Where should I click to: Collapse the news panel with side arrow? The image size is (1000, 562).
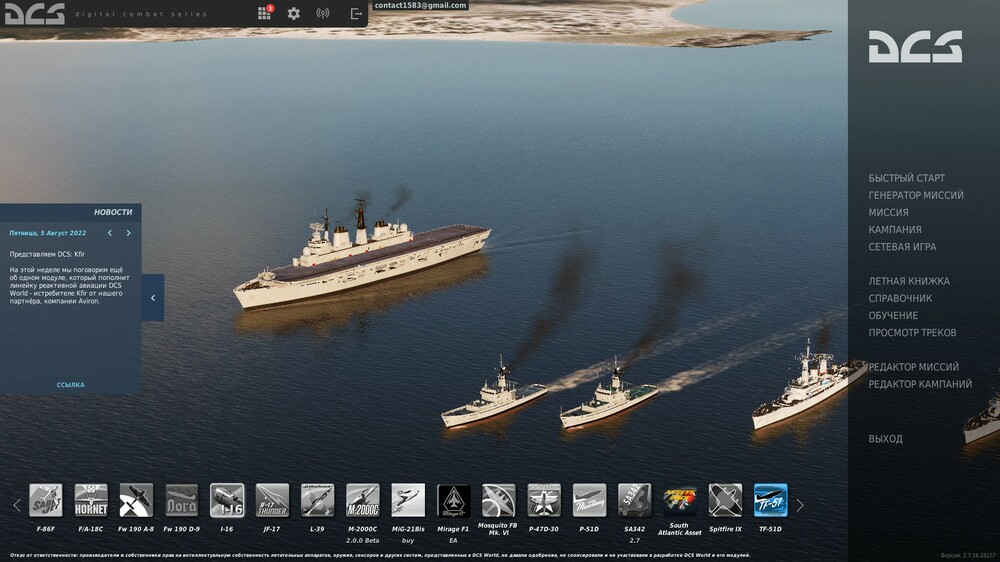pyautogui.click(x=152, y=298)
